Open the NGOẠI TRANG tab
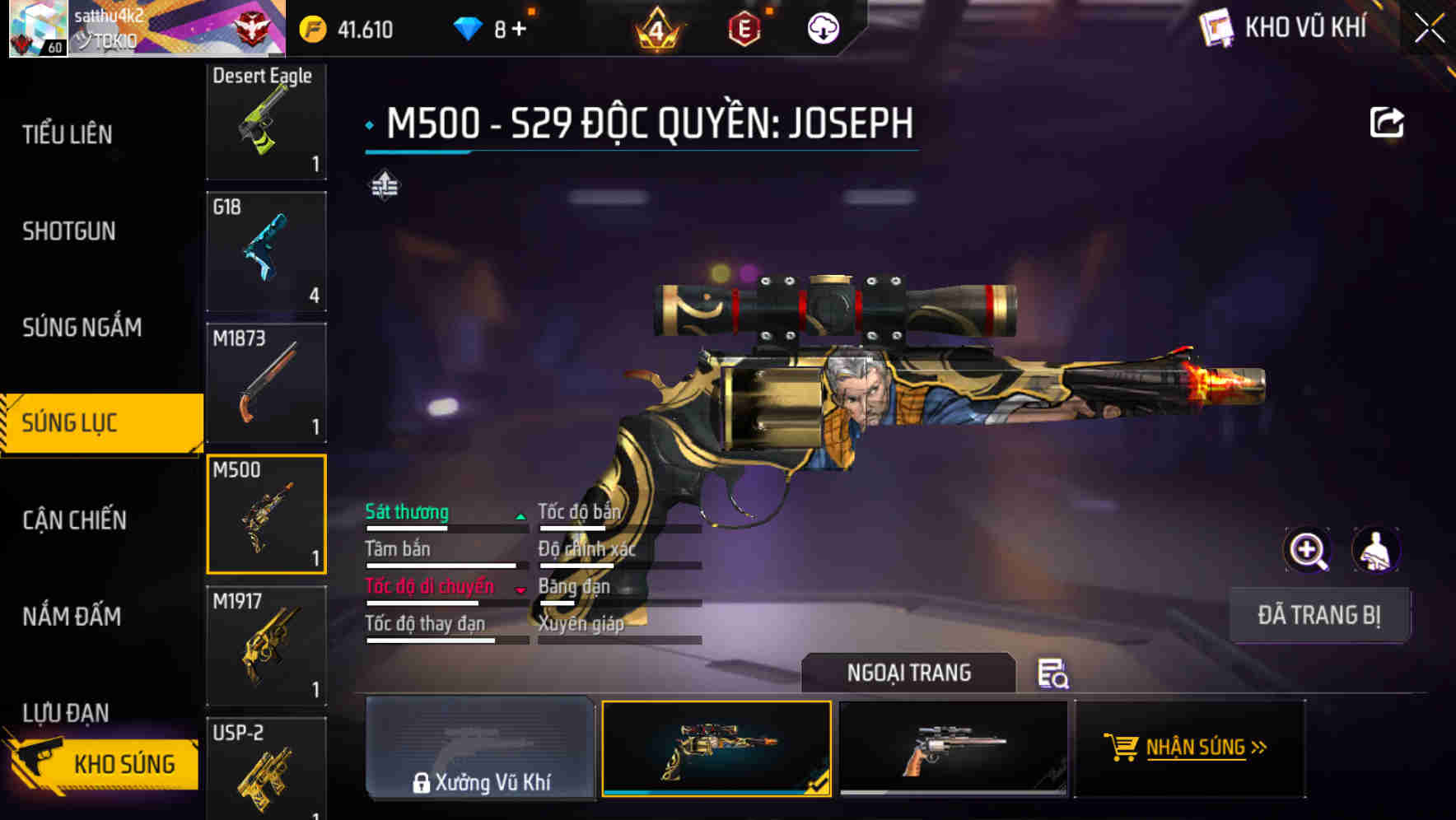This screenshot has width=1456, height=820. tap(909, 672)
